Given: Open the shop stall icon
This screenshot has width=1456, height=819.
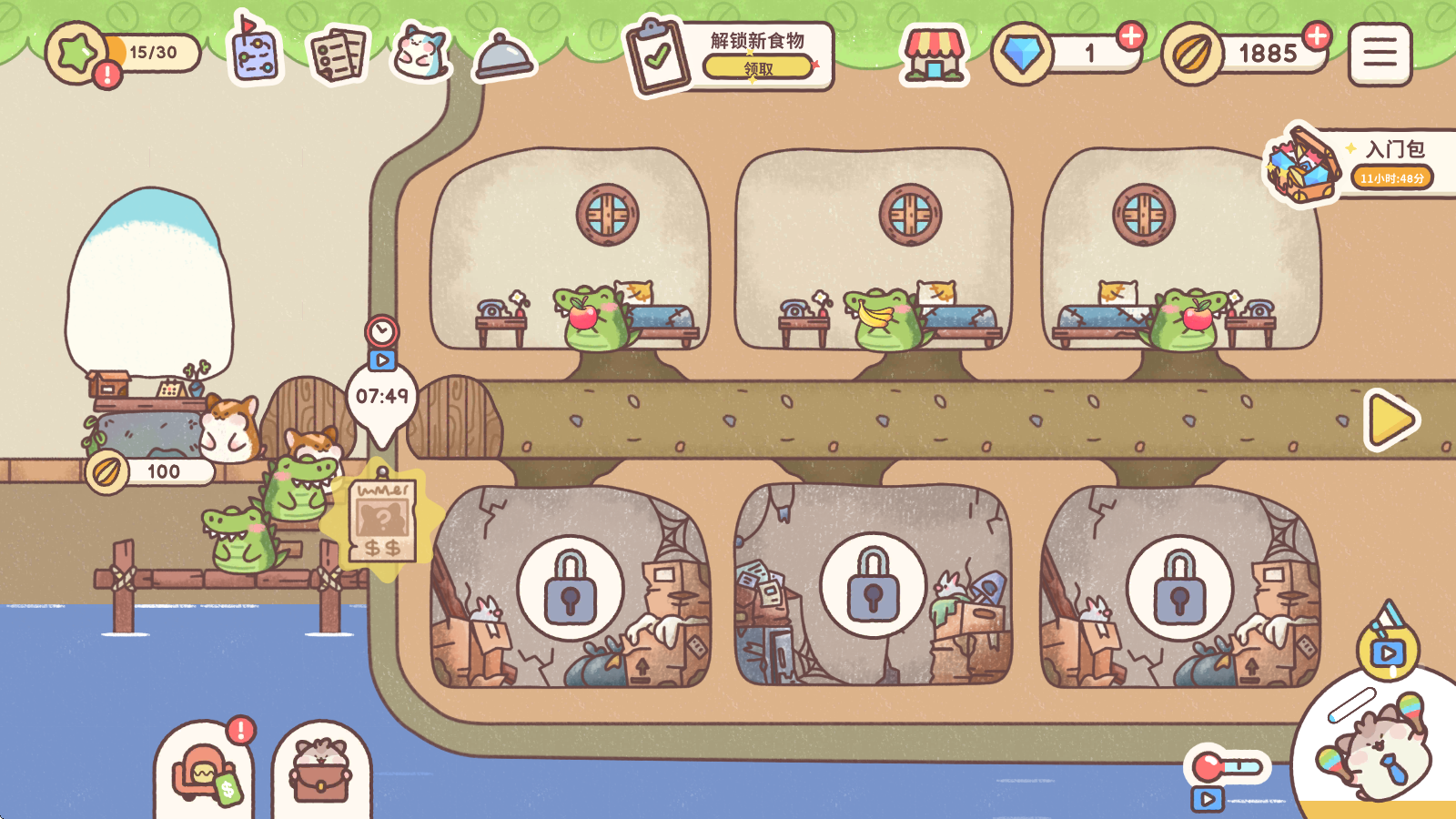Looking at the screenshot, I should (933, 55).
